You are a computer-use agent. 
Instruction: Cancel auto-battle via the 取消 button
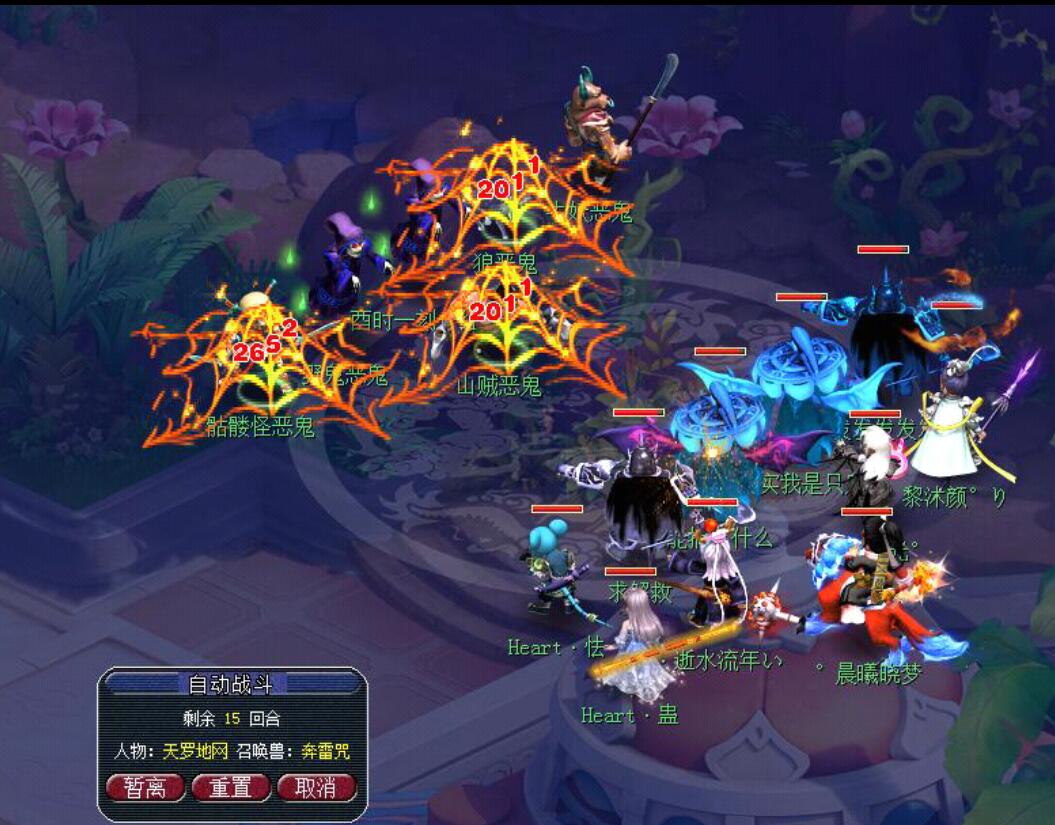[x=316, y=787]
